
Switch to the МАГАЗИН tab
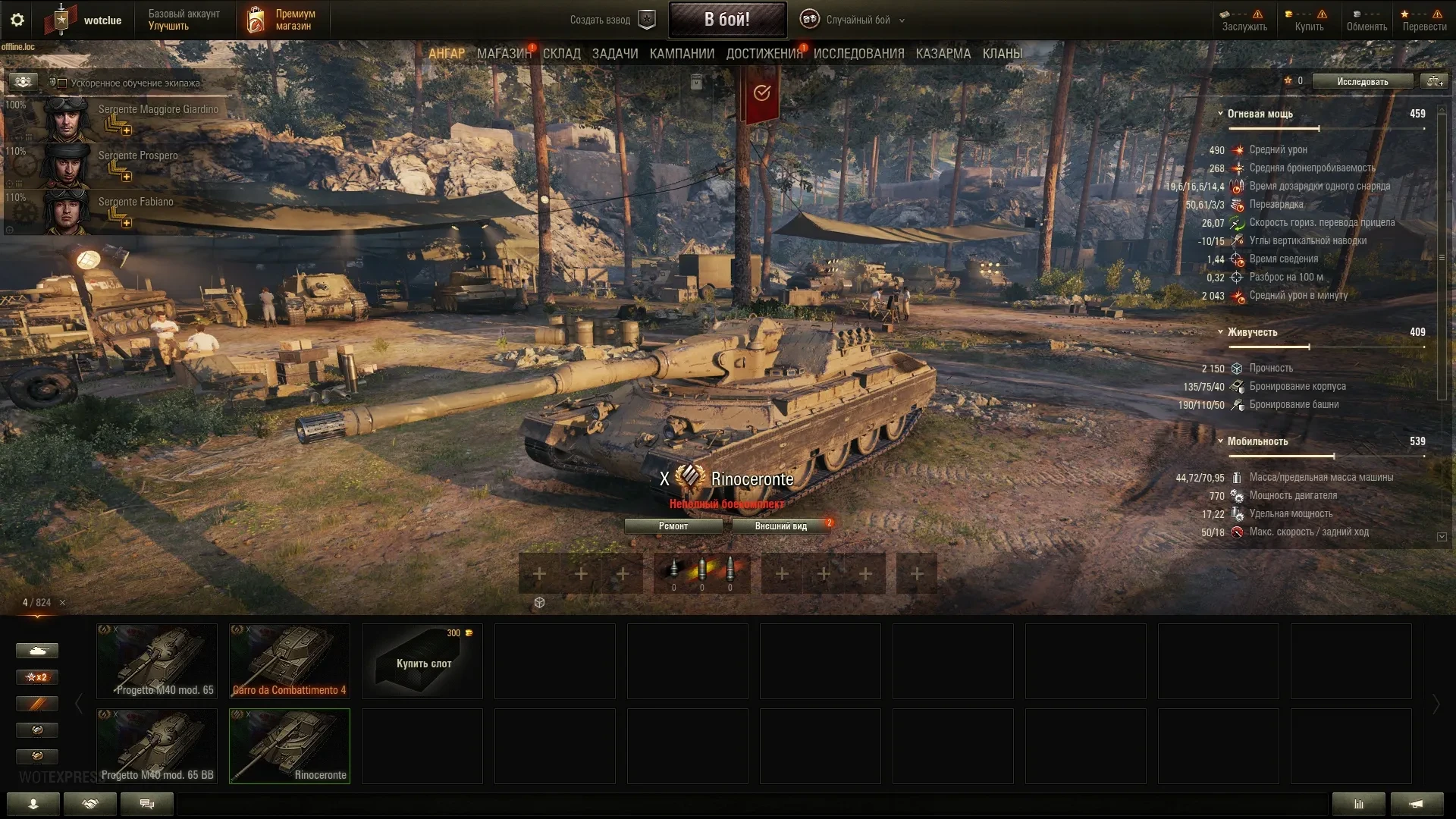point(504,54)
